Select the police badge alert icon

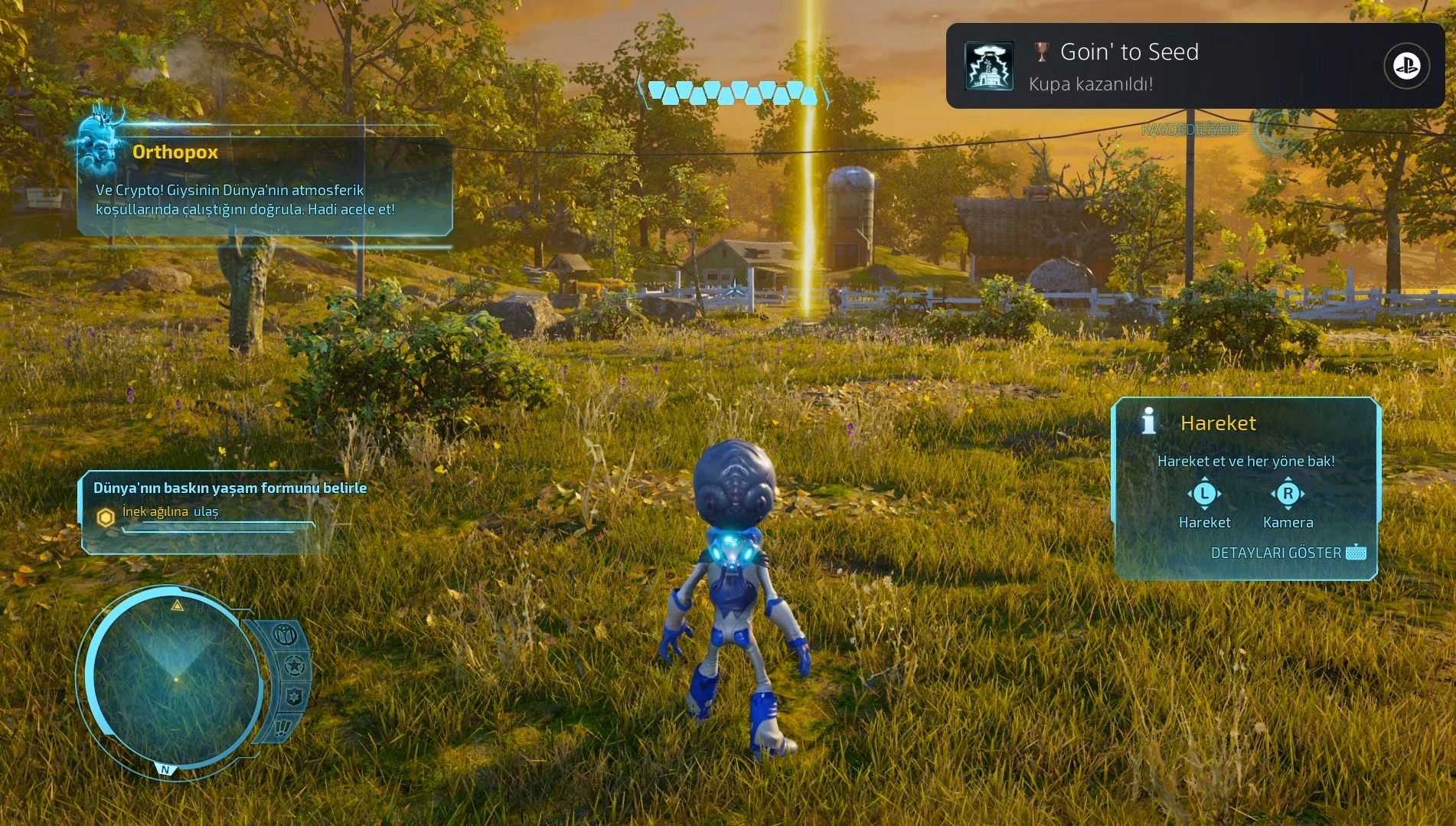(x=294, y=697)
